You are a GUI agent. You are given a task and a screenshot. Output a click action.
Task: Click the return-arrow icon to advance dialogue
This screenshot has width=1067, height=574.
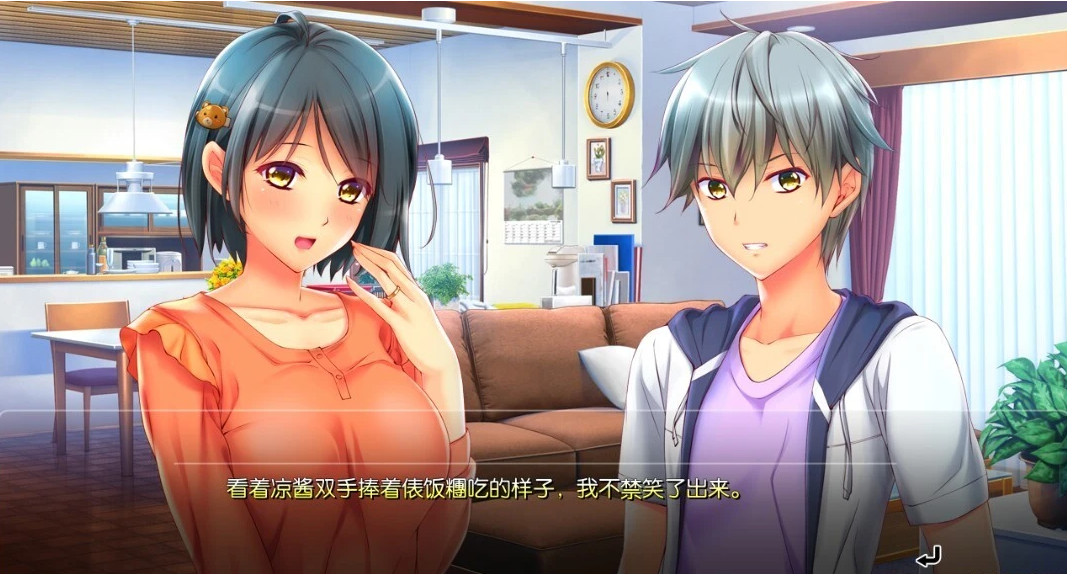pos(928,555)
